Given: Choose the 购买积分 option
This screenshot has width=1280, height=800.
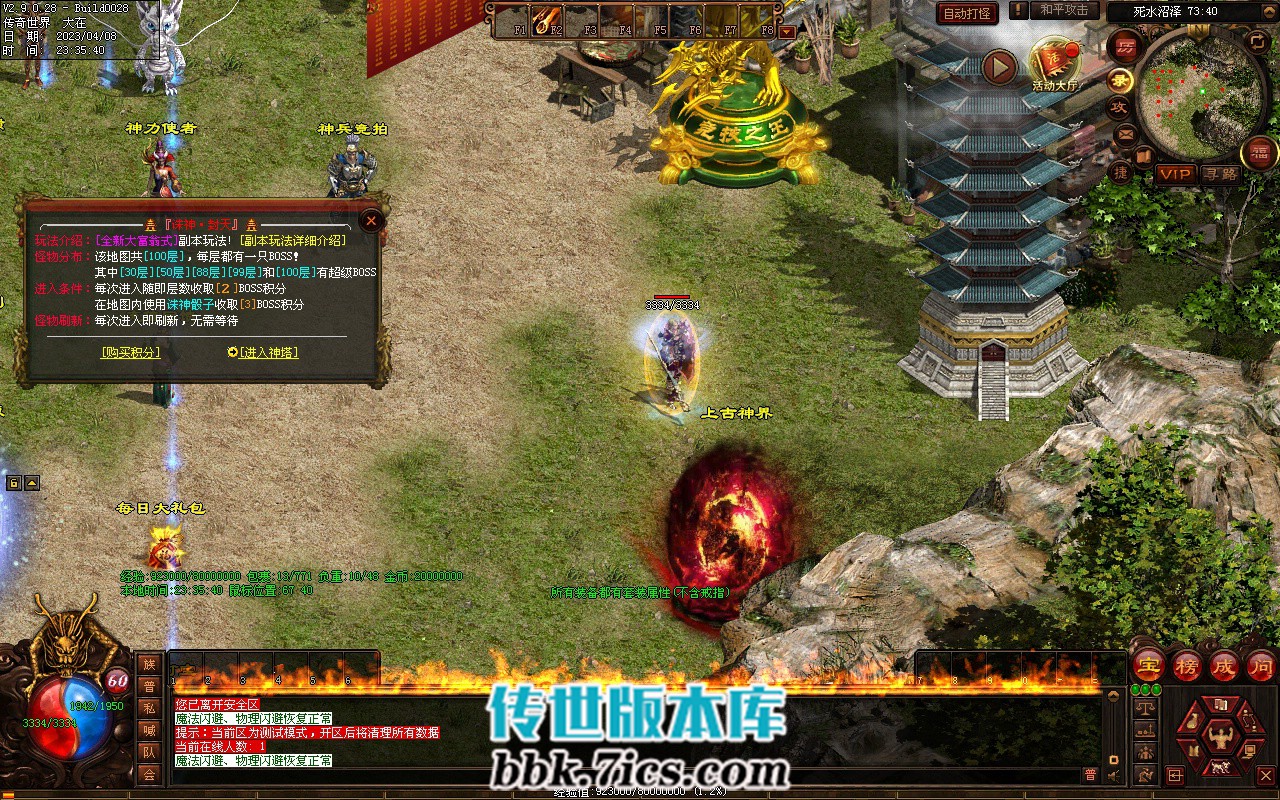Looking at the screenshot, I should 130,352.
